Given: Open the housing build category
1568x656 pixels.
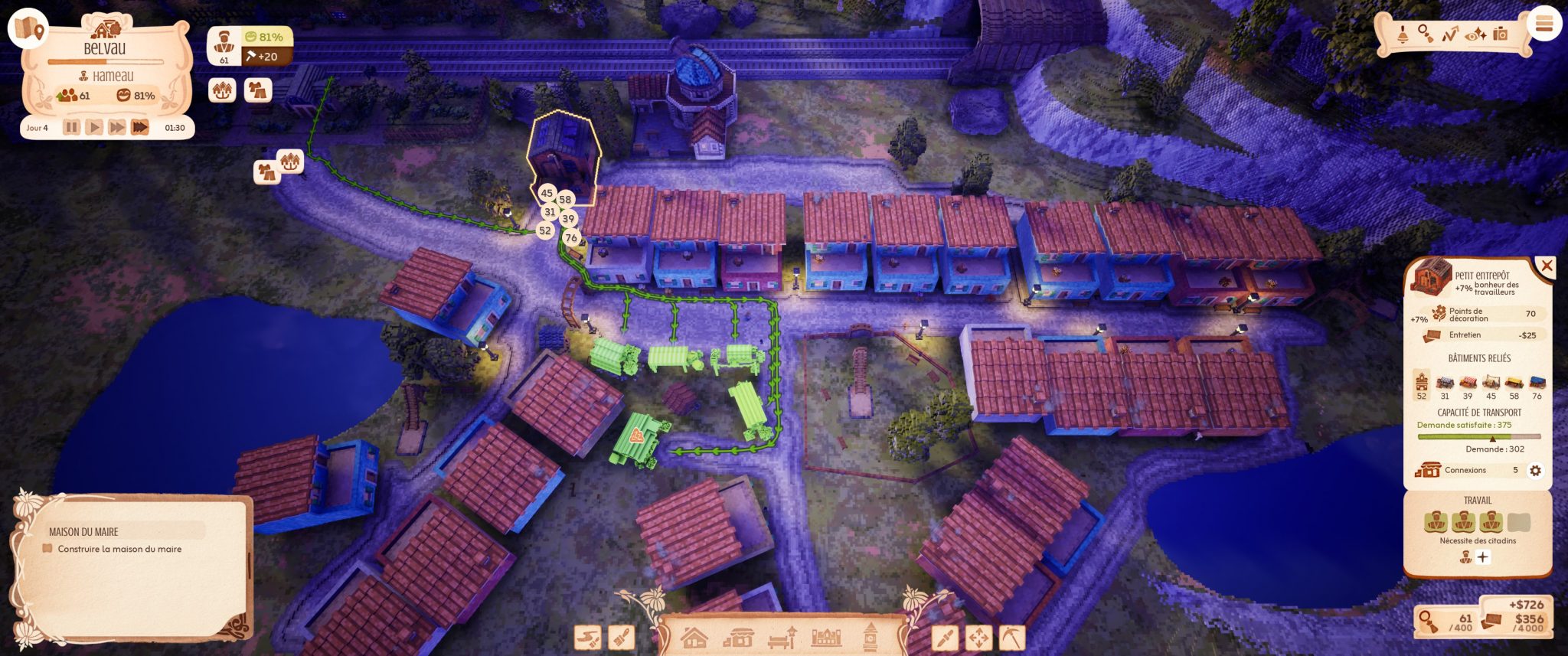Looking at the screenshot, I should click(694, 637).
